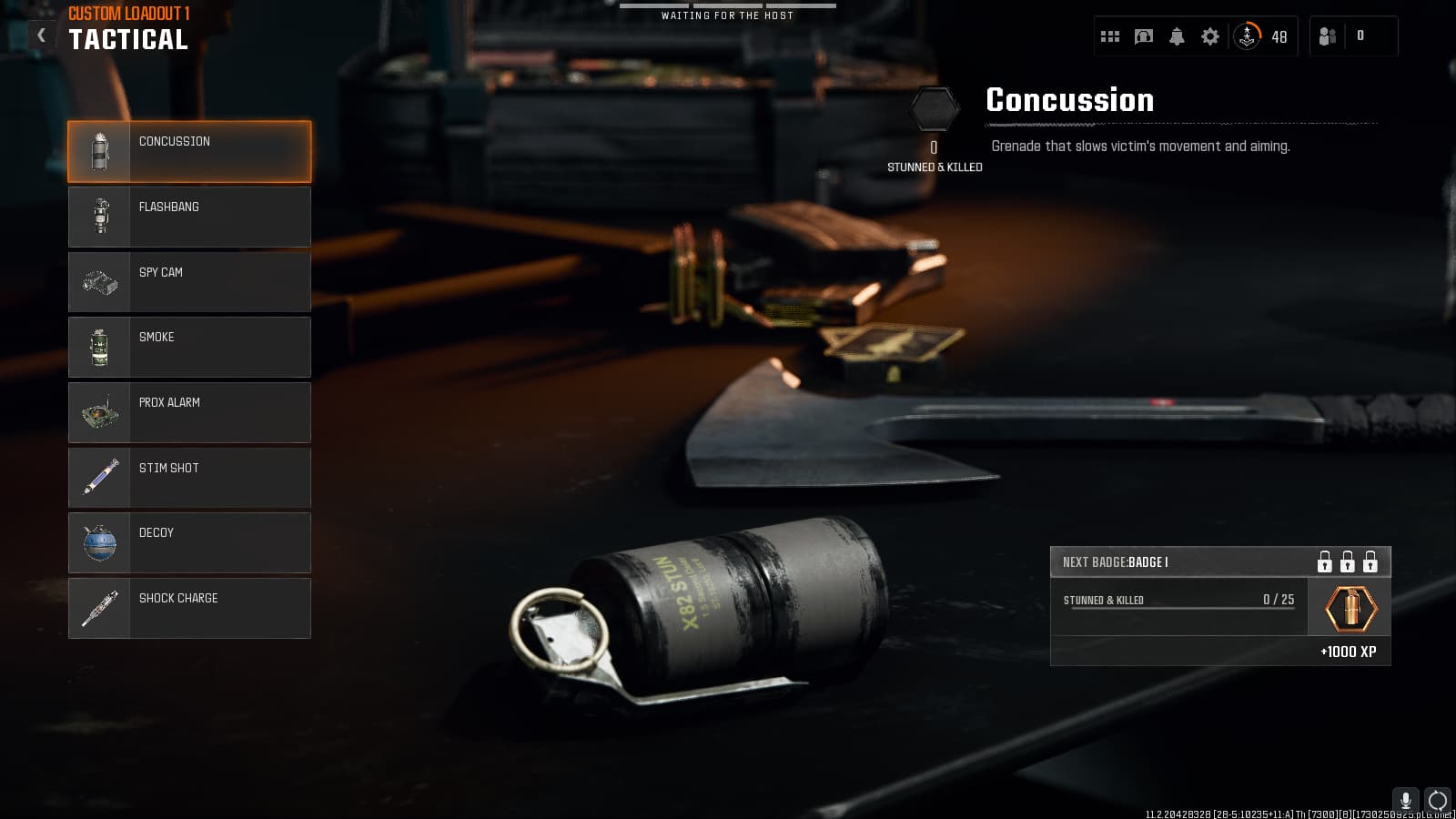The height and width of the screenshot is (819, 1456).
Task: Select the Shock Charge tactical
Action: click(189, 608)
